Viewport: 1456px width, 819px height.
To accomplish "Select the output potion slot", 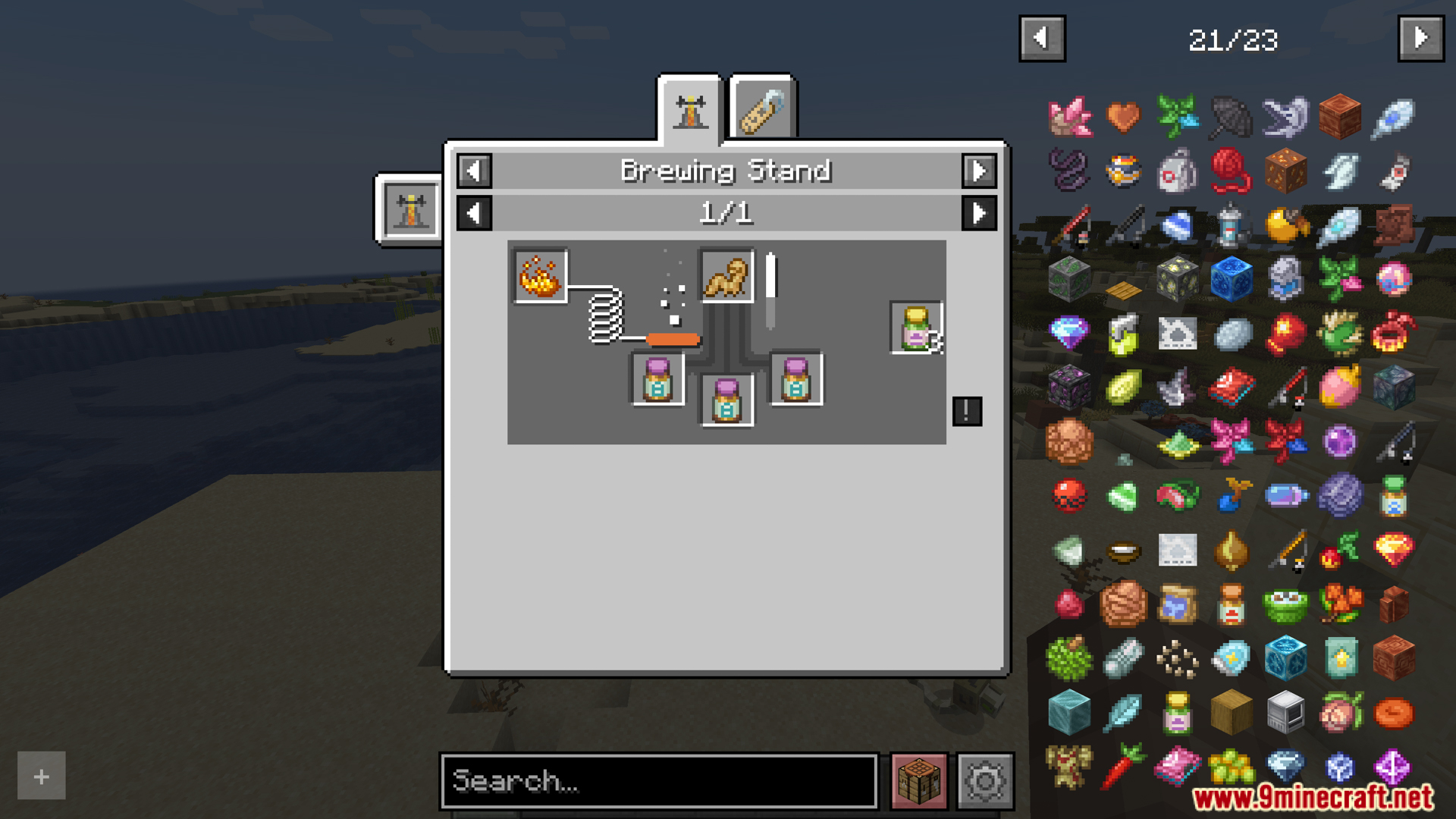I will click(x=916, y=328).
